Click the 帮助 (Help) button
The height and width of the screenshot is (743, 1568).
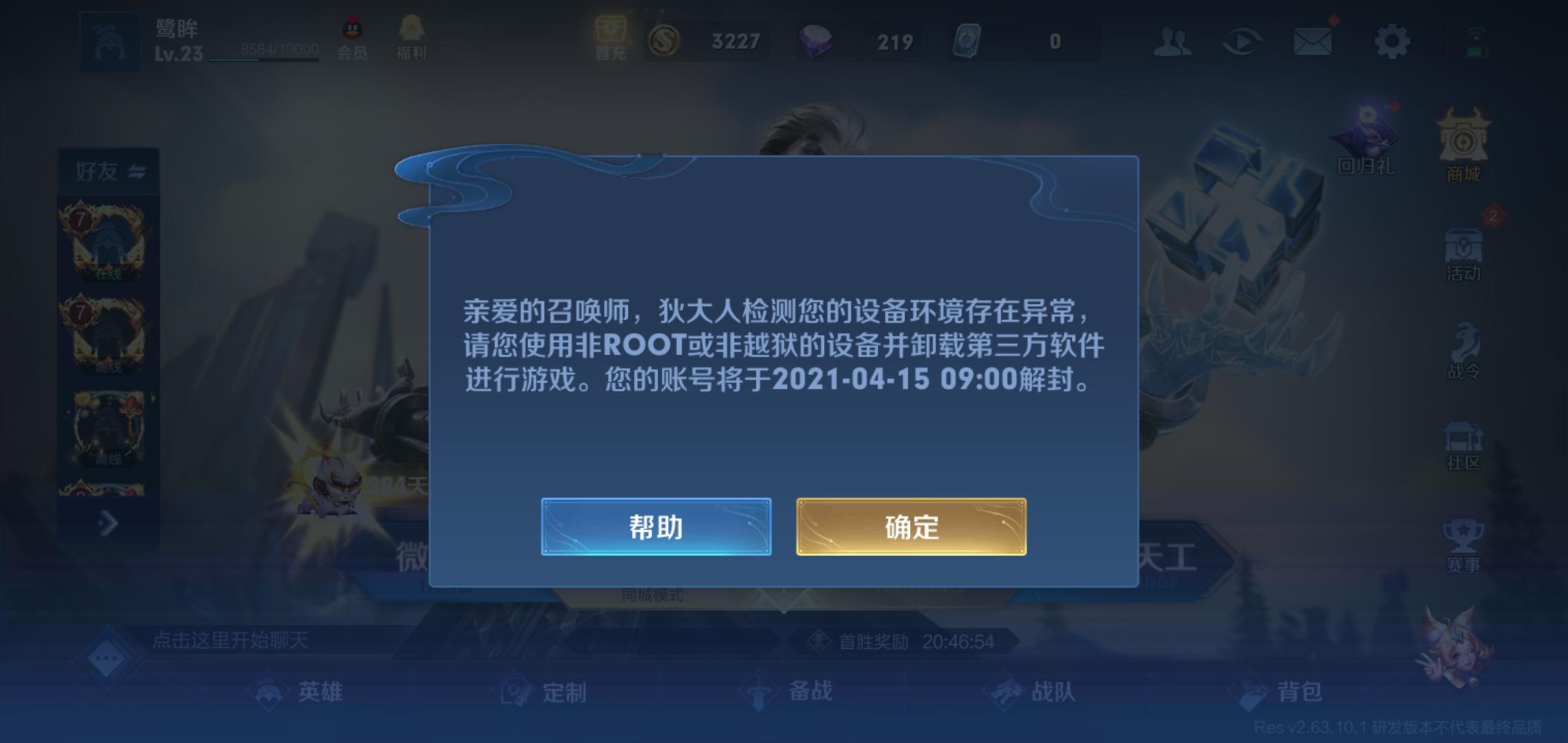(x=655, y=526)
